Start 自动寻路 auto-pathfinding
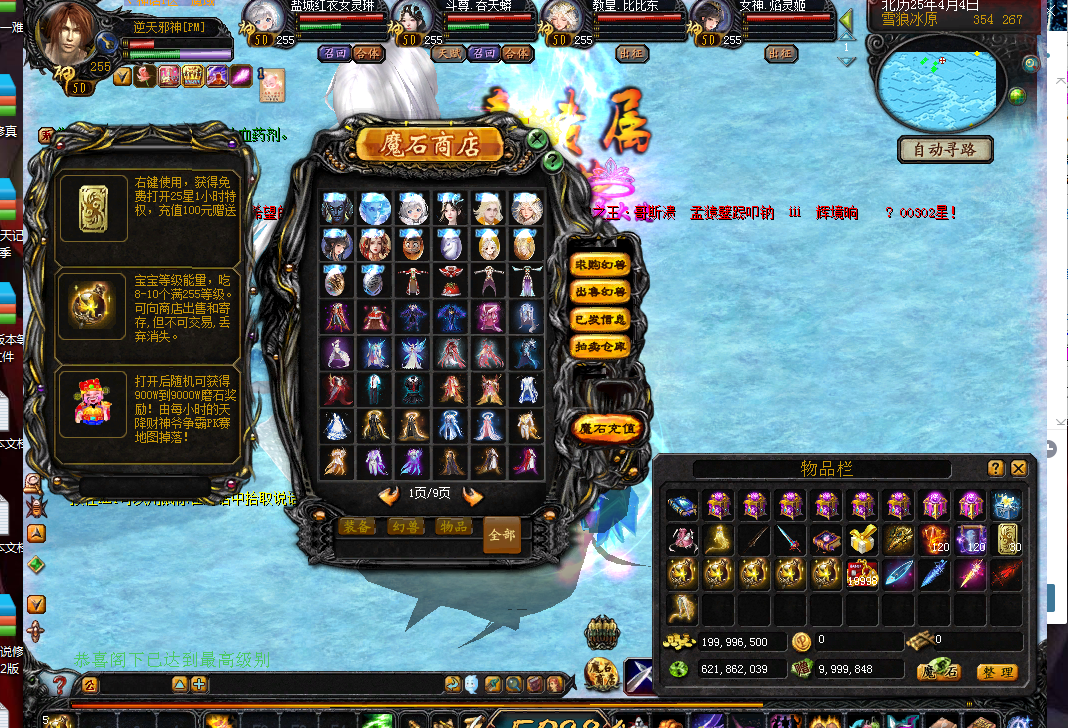The image size is (1068, 728). [945, 150]
